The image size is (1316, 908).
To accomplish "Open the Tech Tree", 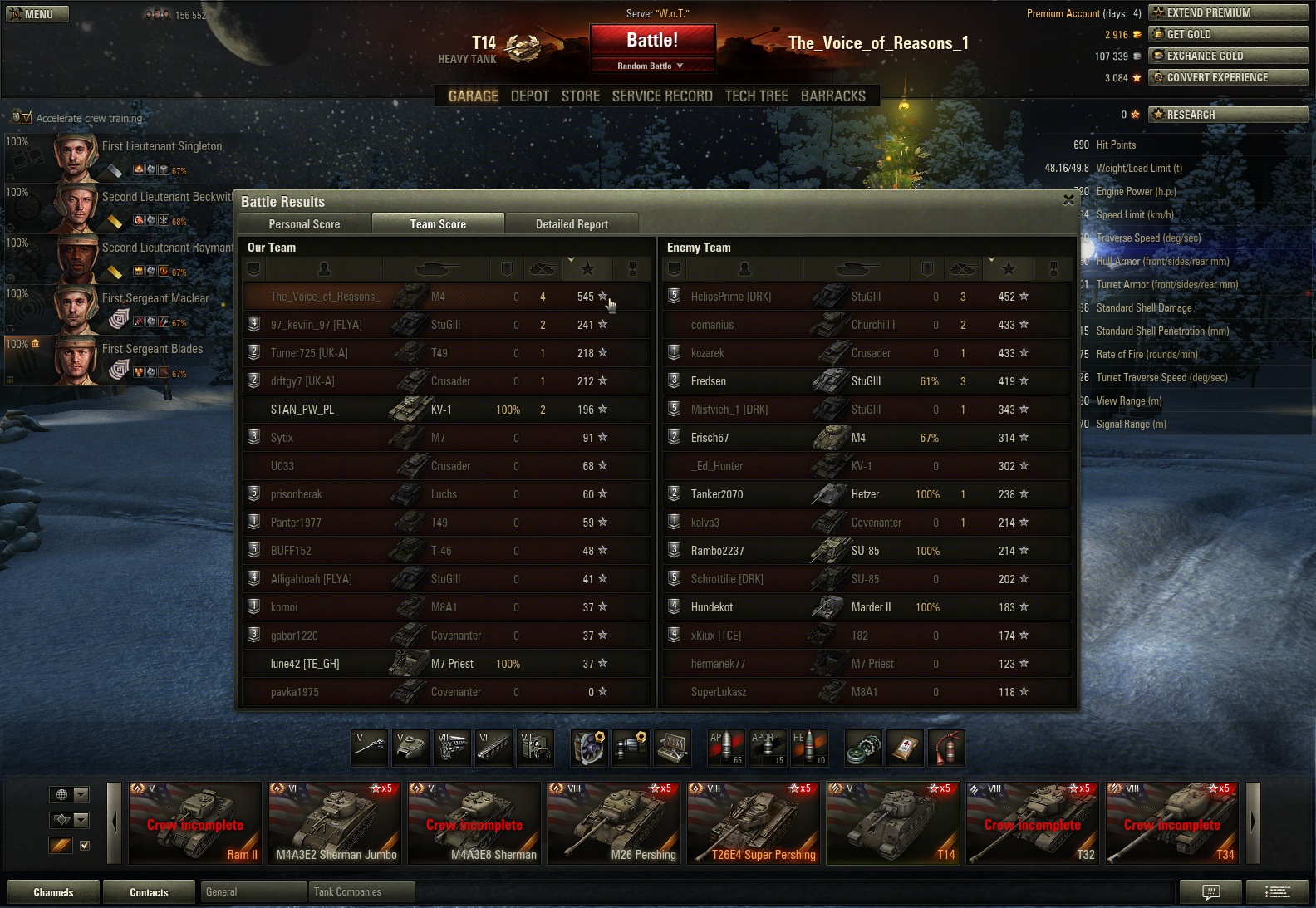I will pos(756,96).
